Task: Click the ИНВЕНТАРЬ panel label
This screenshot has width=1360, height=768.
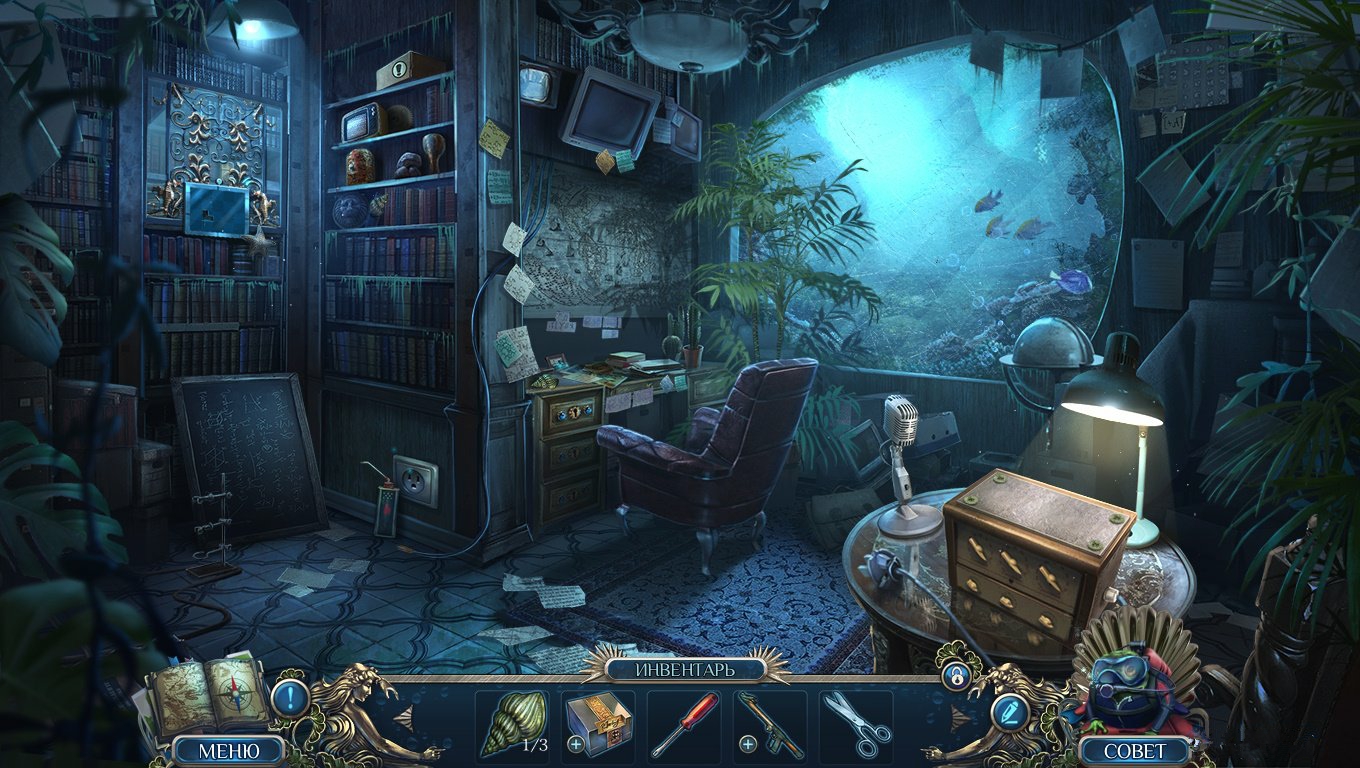Action: coord(684,669)
